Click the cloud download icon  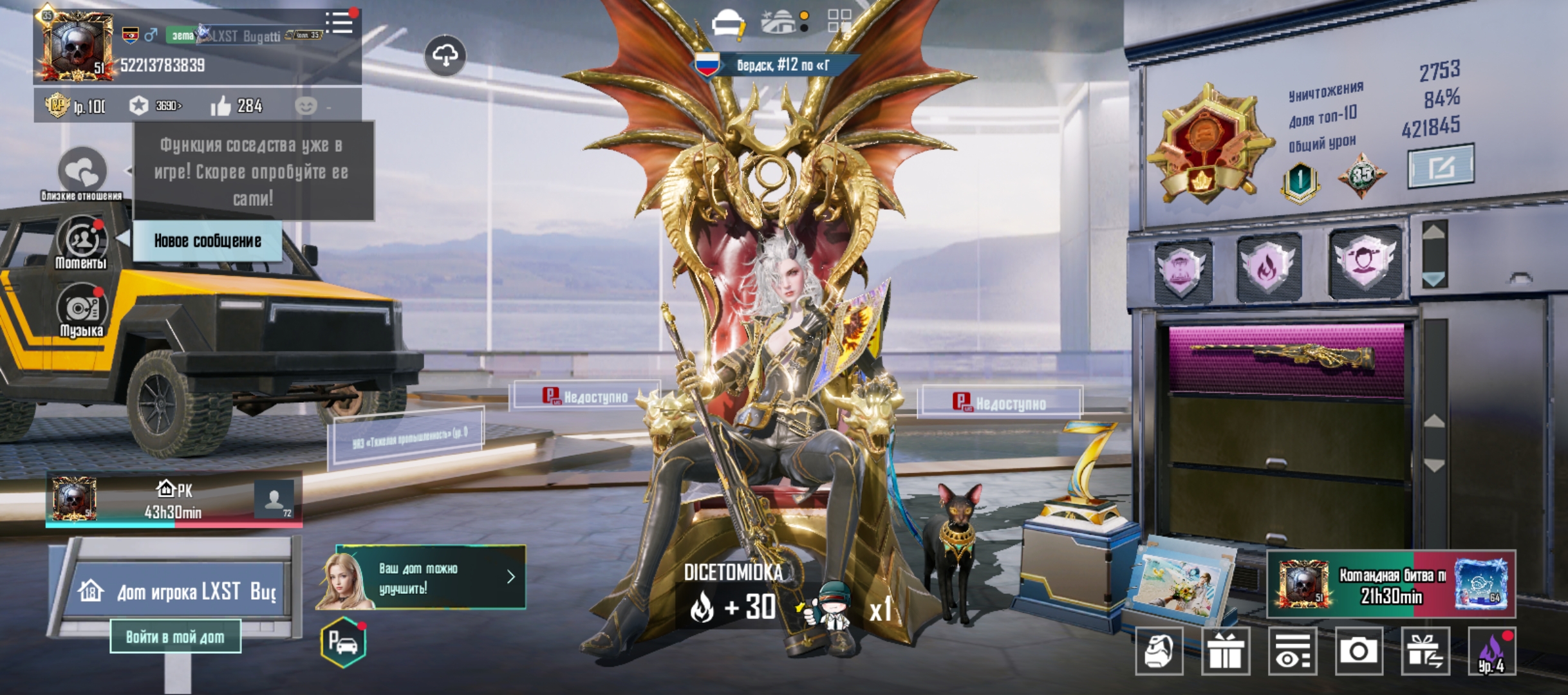pos(445,56)
